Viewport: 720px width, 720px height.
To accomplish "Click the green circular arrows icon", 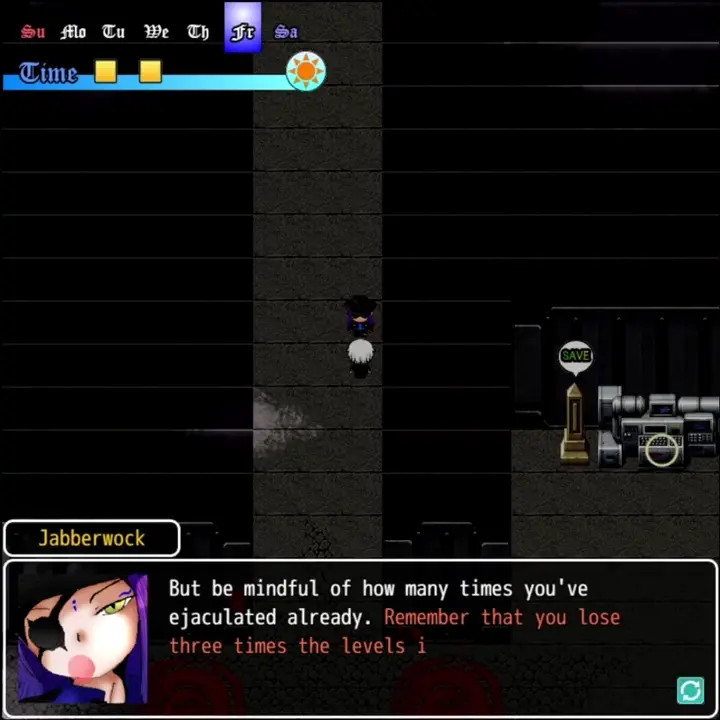I will point(690,690).
